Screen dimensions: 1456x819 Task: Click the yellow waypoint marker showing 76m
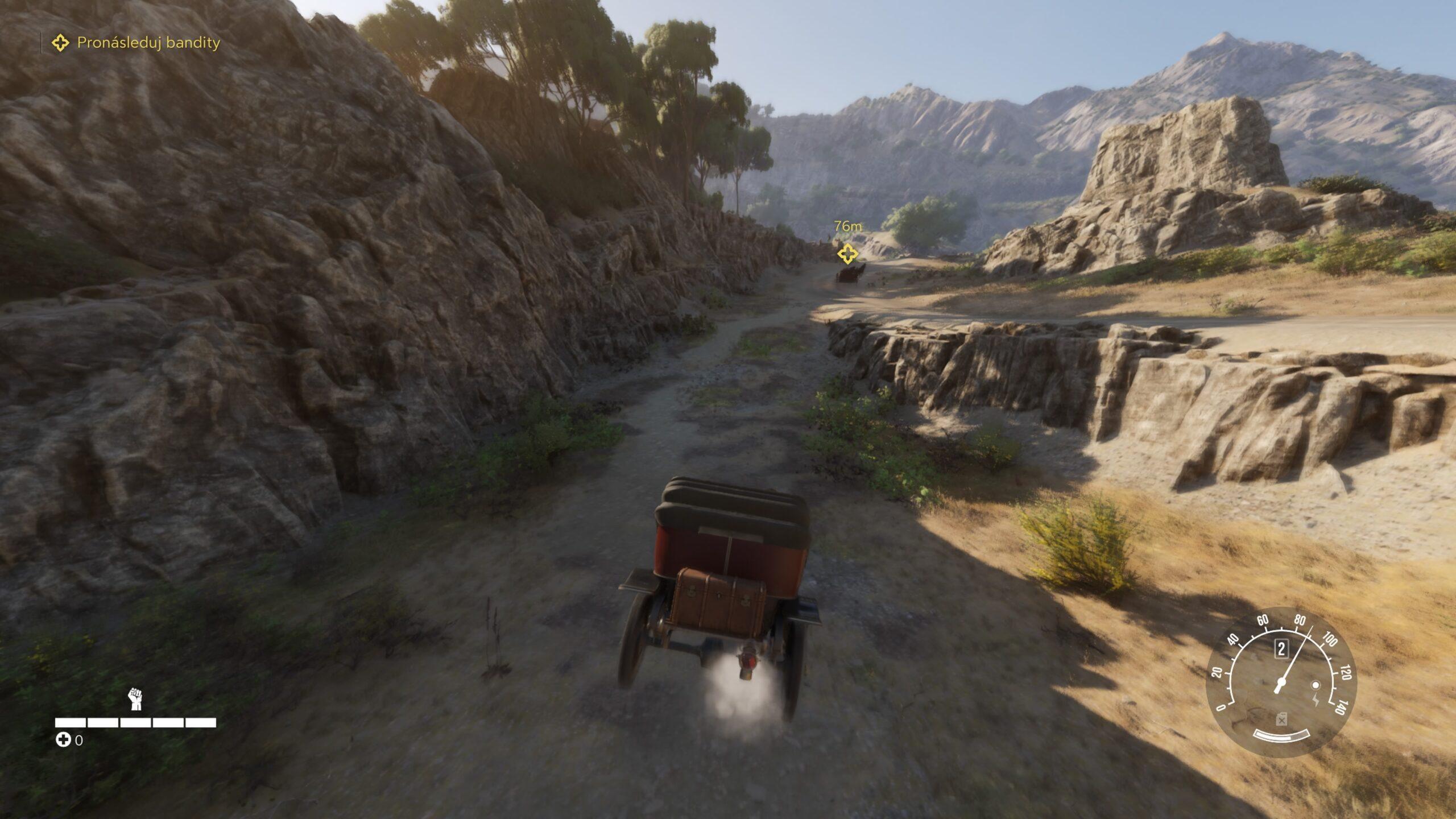click(847, 254)
